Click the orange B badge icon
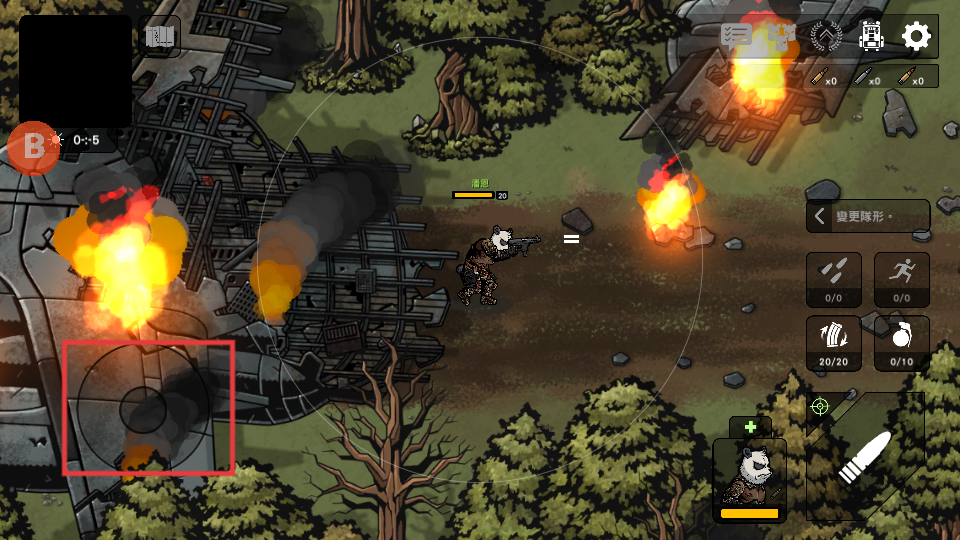The image size is (960, 540). [x=34, y=147]
